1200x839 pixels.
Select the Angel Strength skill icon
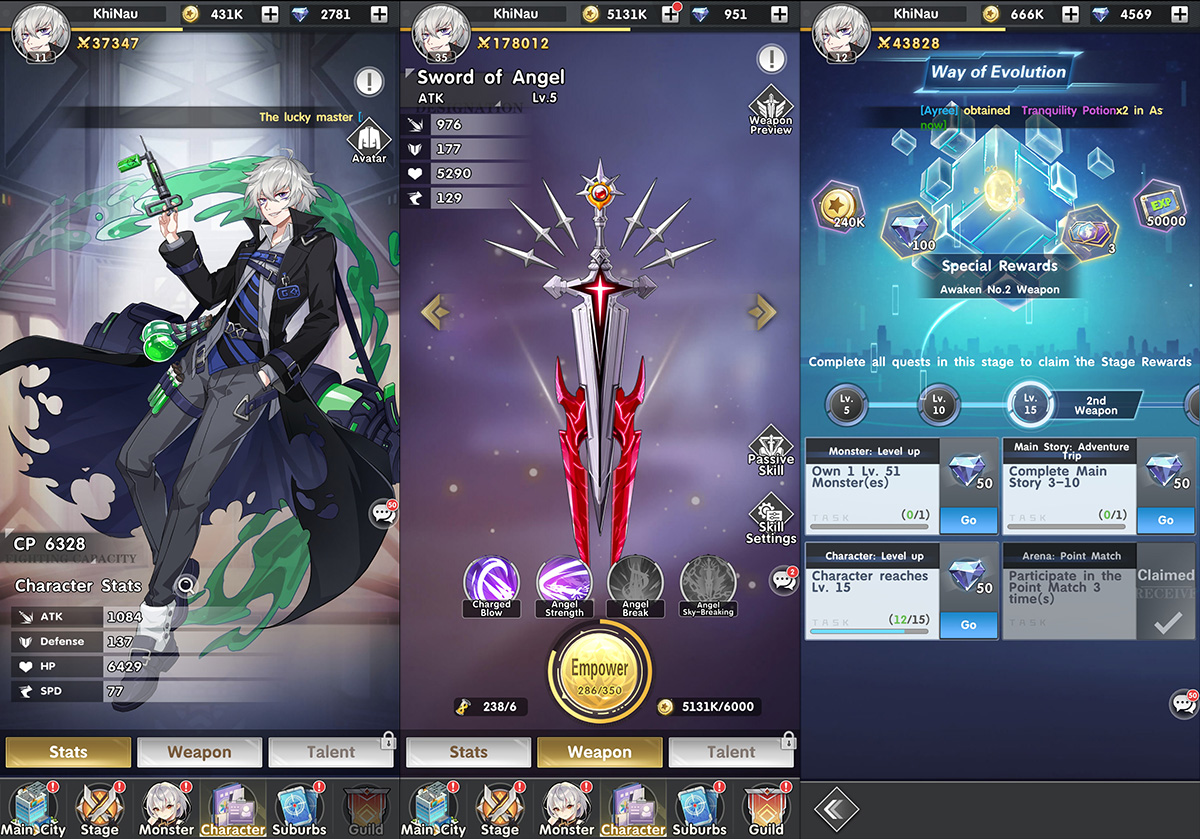pos(564,583)
